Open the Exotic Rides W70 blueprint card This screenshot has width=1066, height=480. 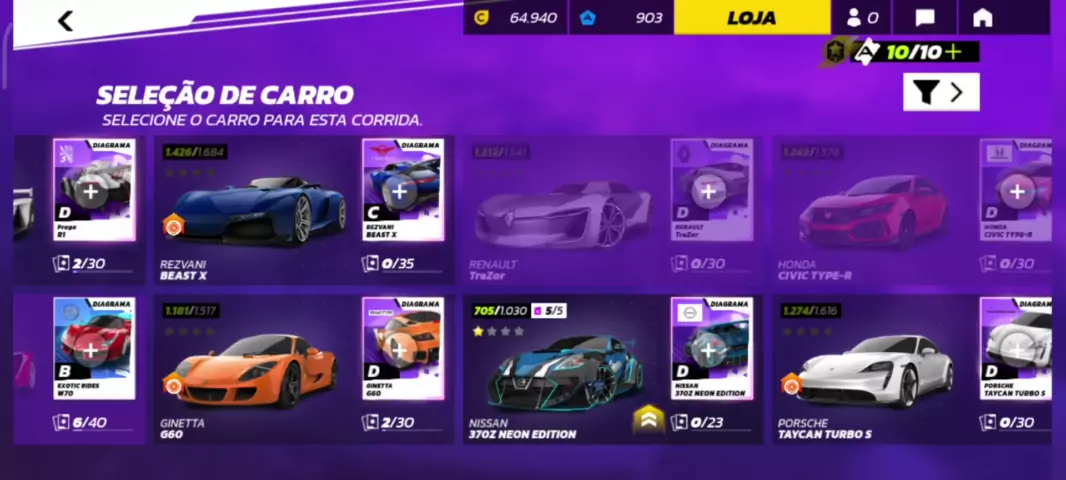93,348
